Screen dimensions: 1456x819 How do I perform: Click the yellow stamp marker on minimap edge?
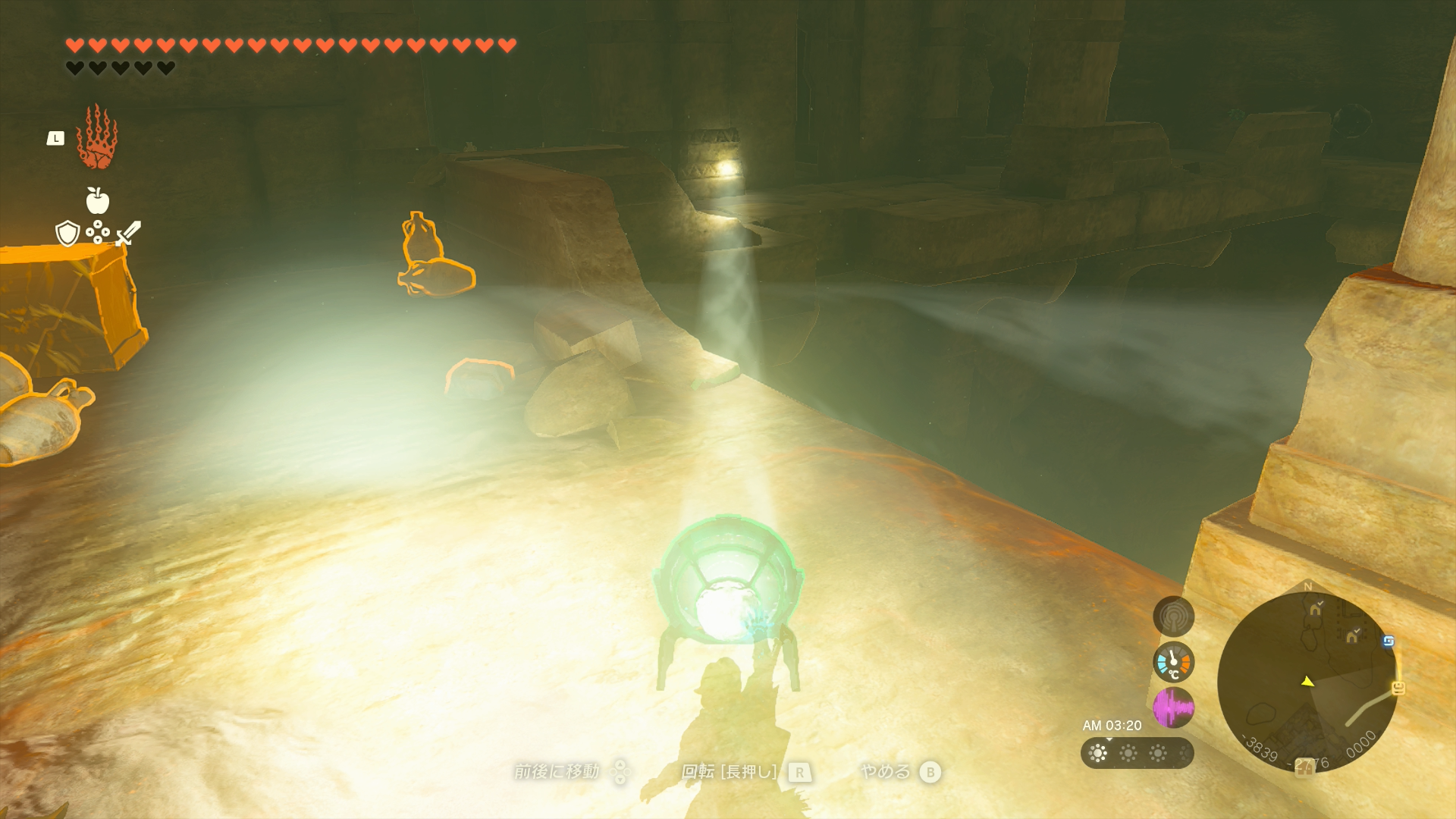(1398, 688)
